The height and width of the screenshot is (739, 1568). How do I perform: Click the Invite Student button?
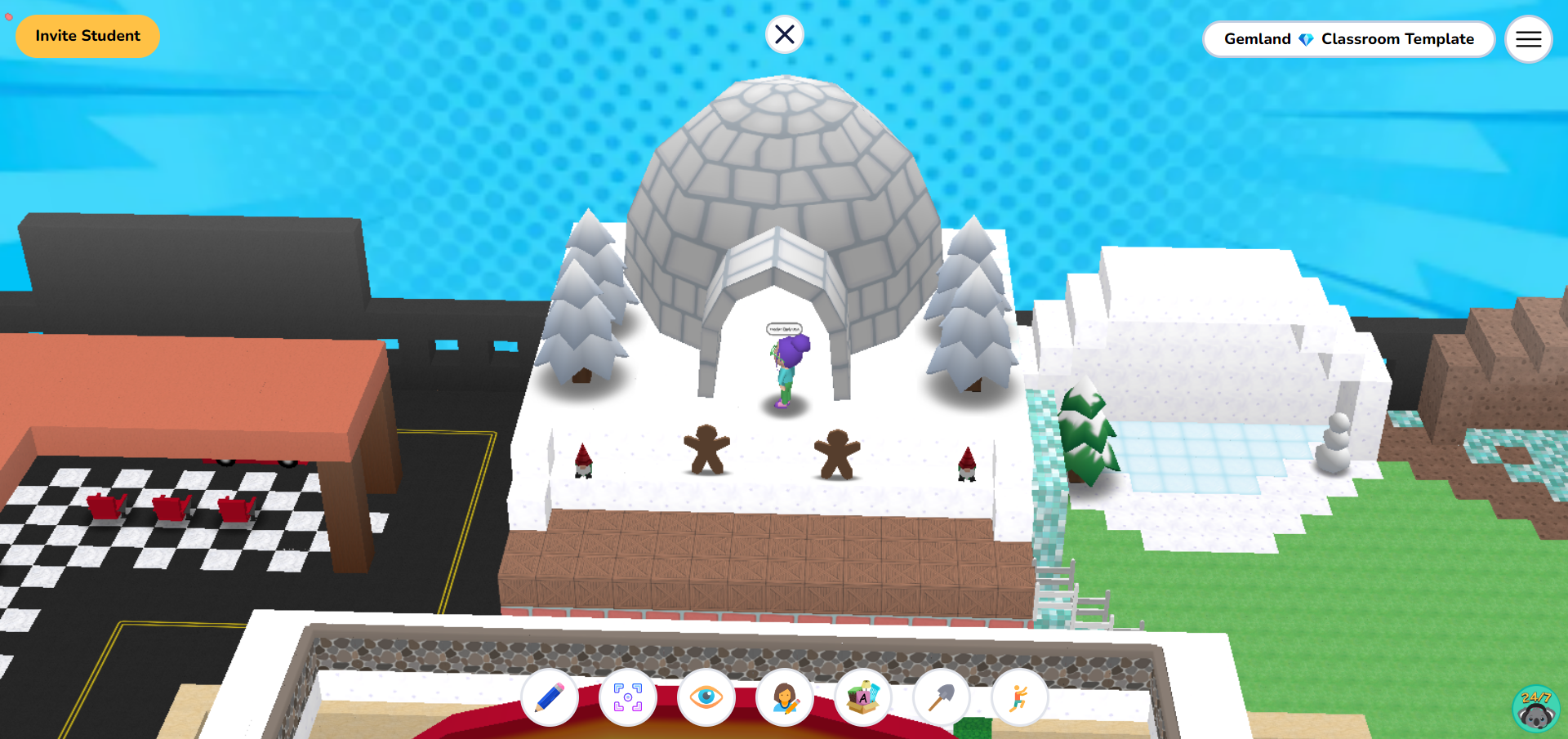point(87,36)
